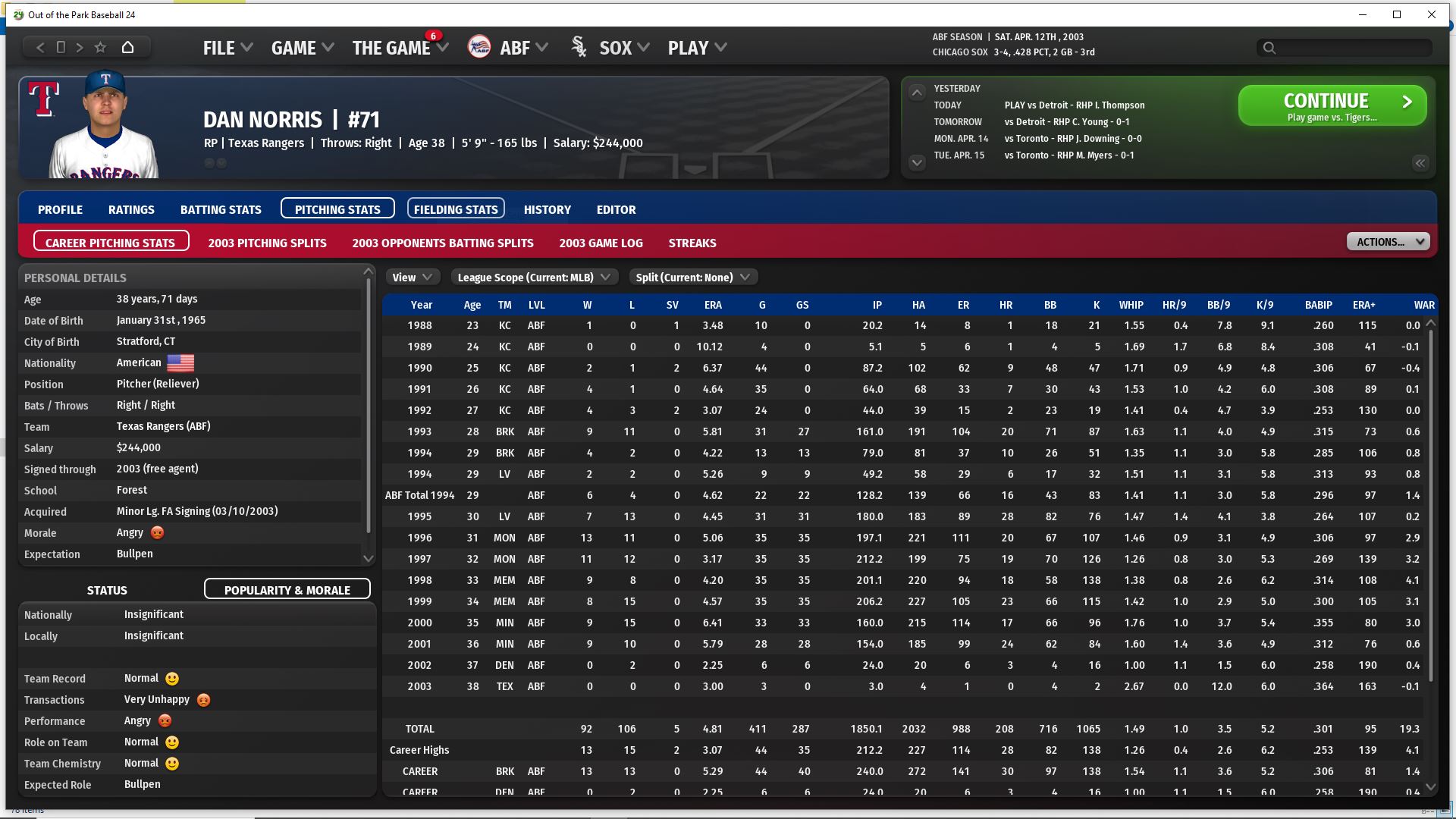Screen dimensions: 1456x819
Task: Open the Fielding Stats tab
Action: 456,209
